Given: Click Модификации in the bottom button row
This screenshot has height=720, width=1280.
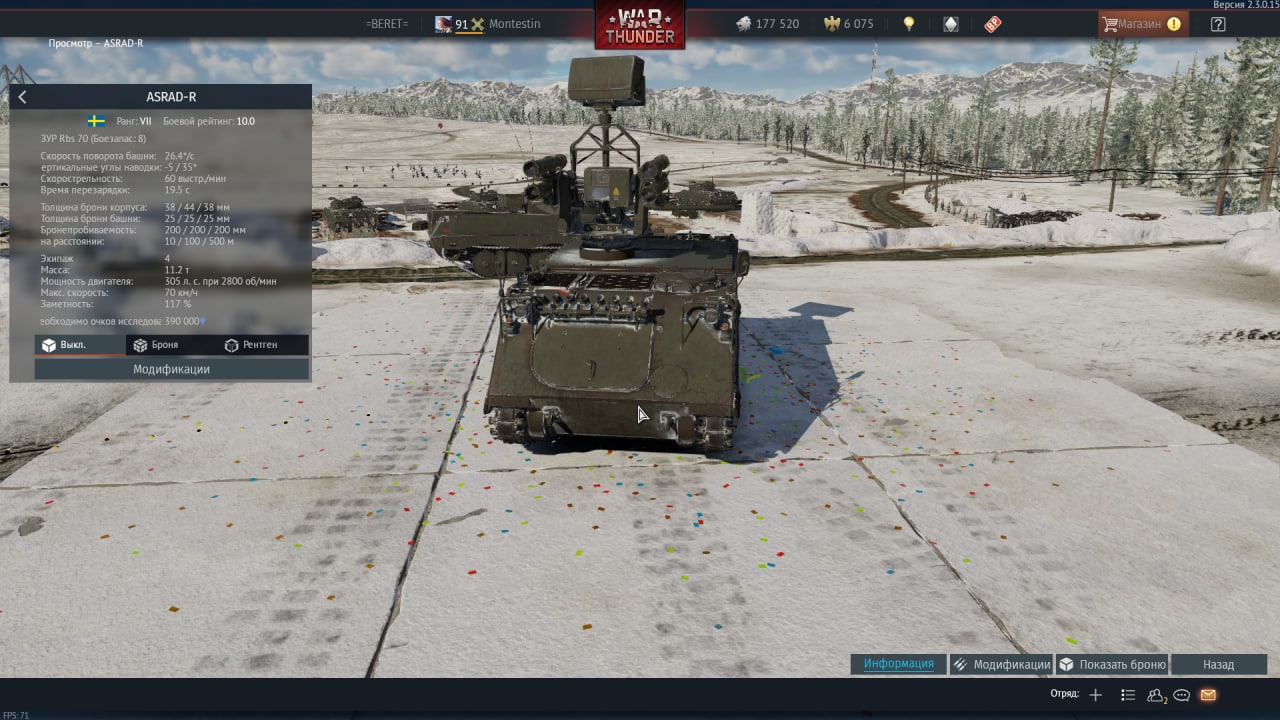Looking at the screenshot, I should (1001, 664).
